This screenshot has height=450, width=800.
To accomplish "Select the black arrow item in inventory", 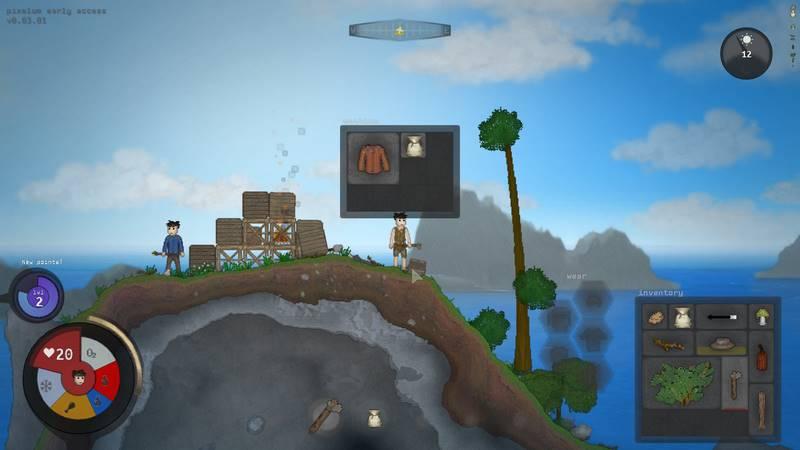I will pyautogui.click(x=720, y=317).
